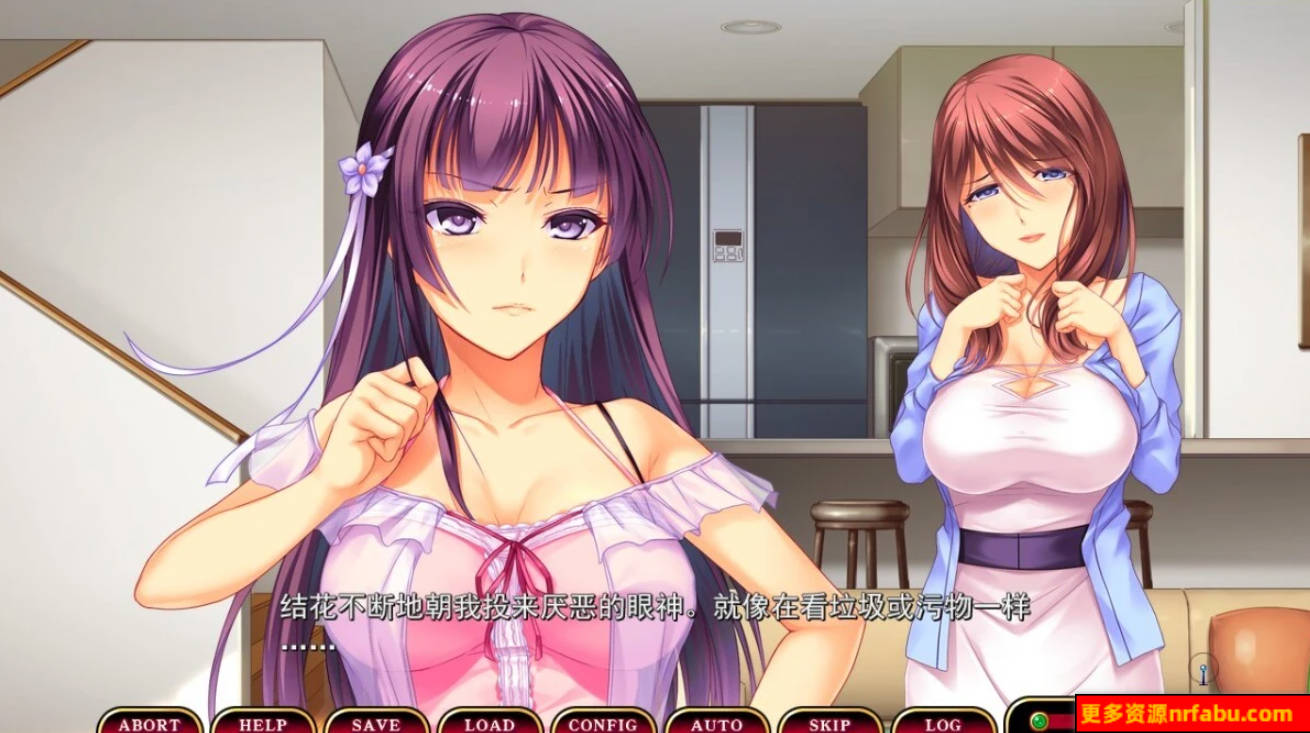The width and height of the screenshot is (1310, 733).
Task: Enable AUTO reading mode
Action: 716,722
